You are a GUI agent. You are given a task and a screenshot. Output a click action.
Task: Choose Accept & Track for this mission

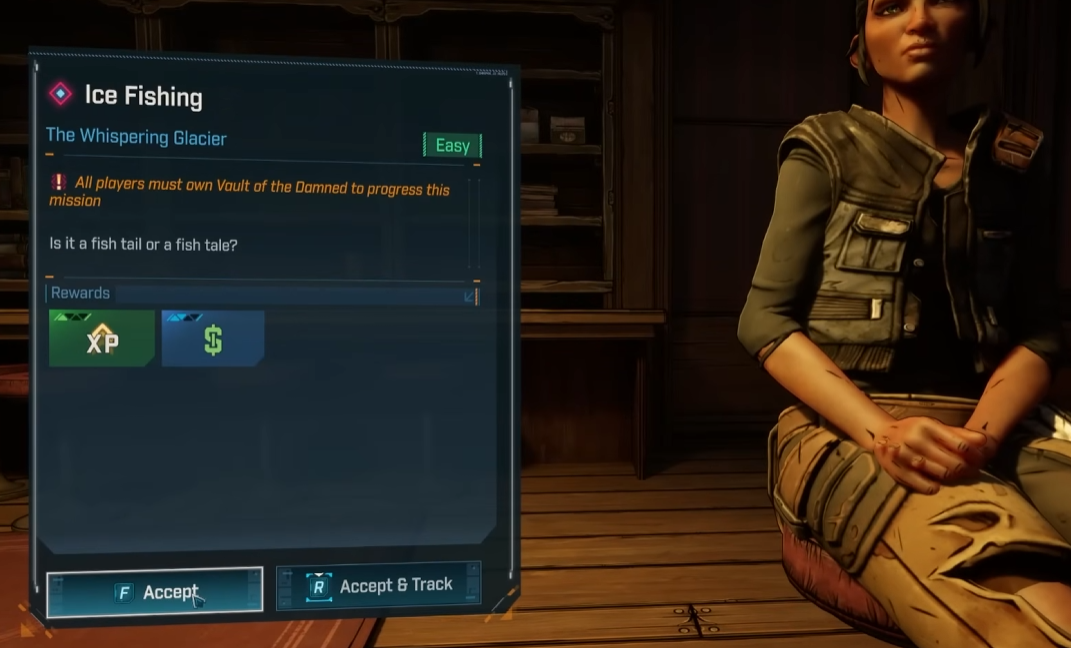coord(379,586)
